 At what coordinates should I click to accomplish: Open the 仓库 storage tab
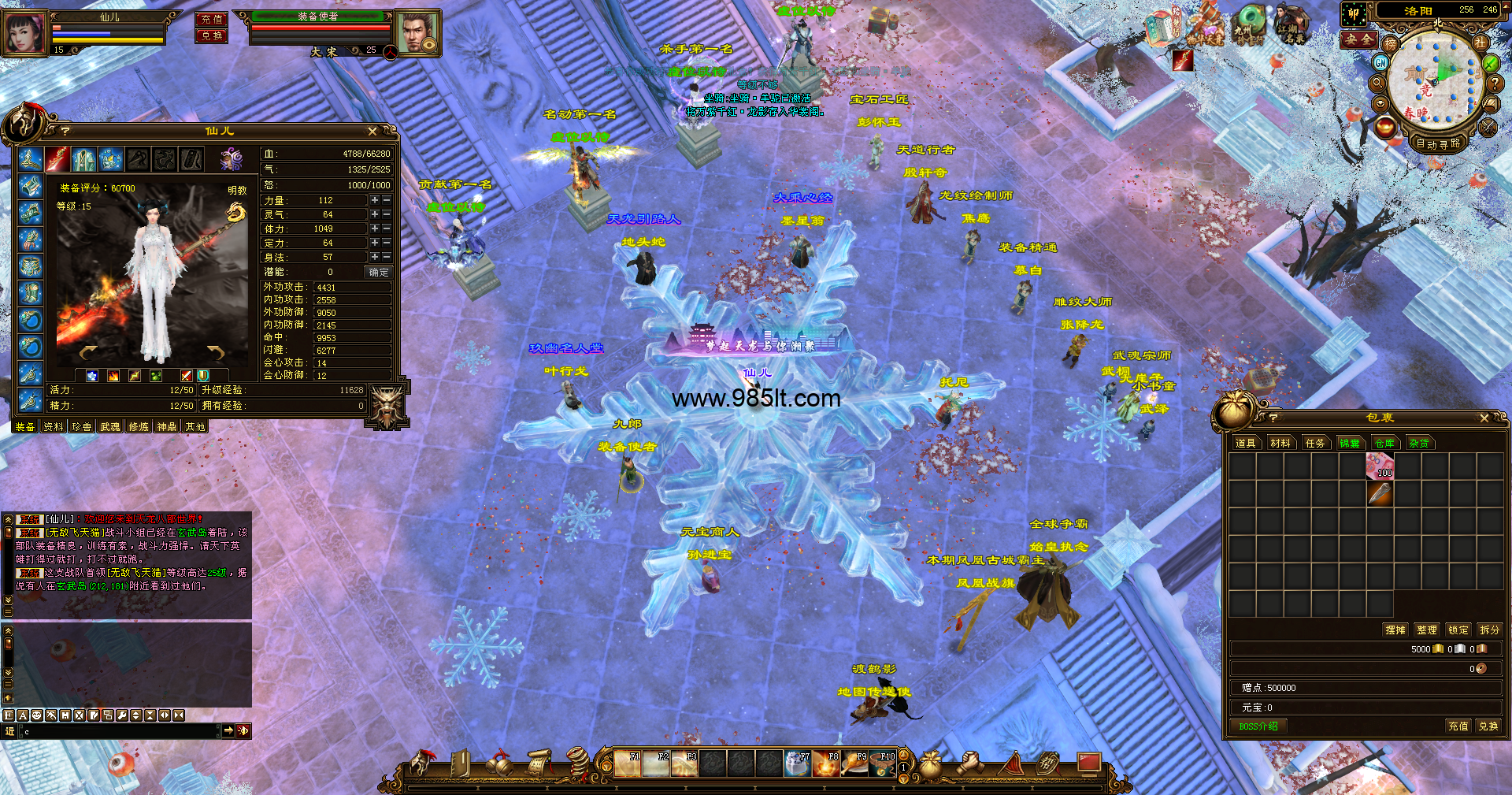[1384, 444]
